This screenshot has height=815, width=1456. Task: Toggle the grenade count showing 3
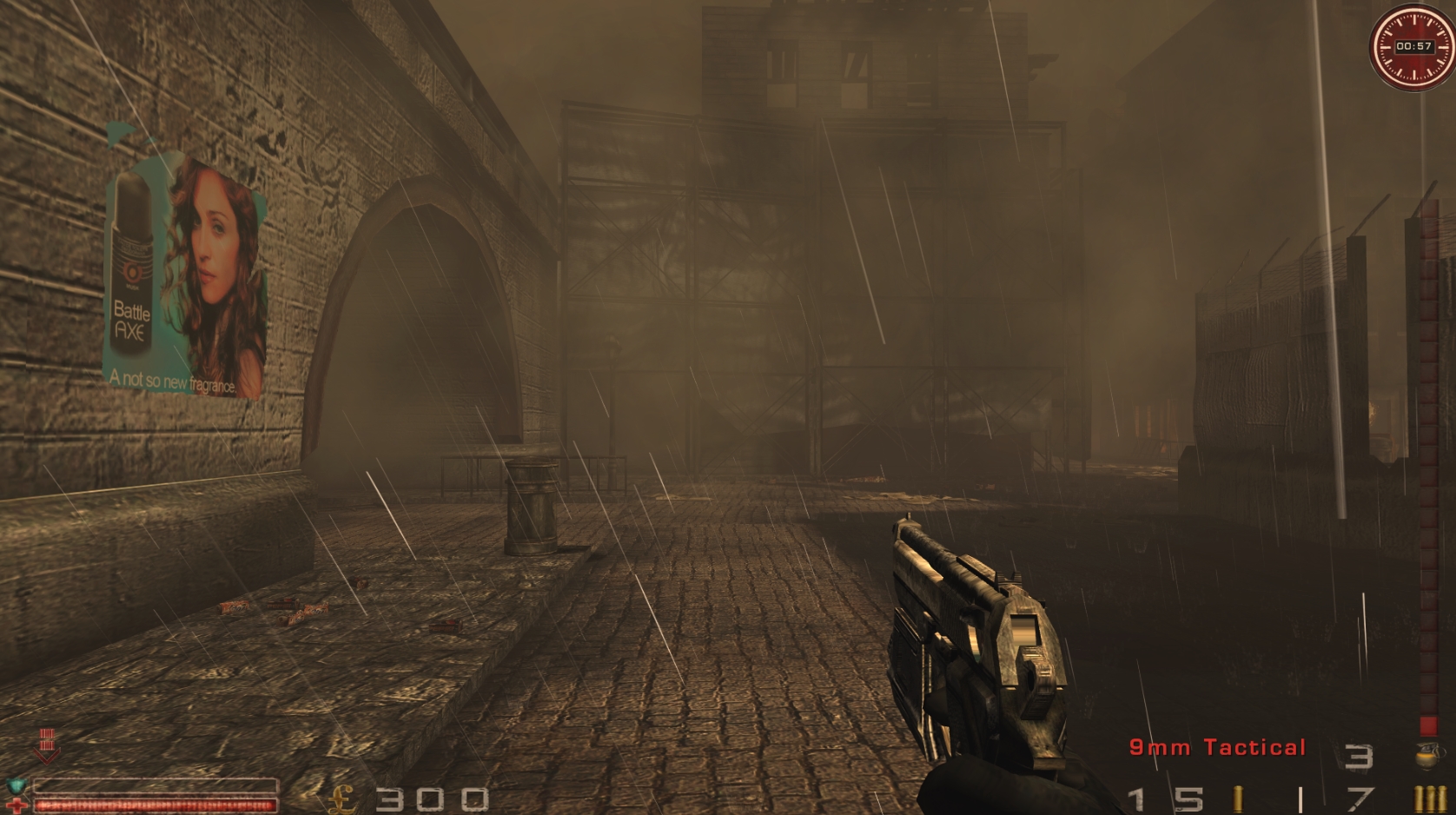(x=1361, y=754)
